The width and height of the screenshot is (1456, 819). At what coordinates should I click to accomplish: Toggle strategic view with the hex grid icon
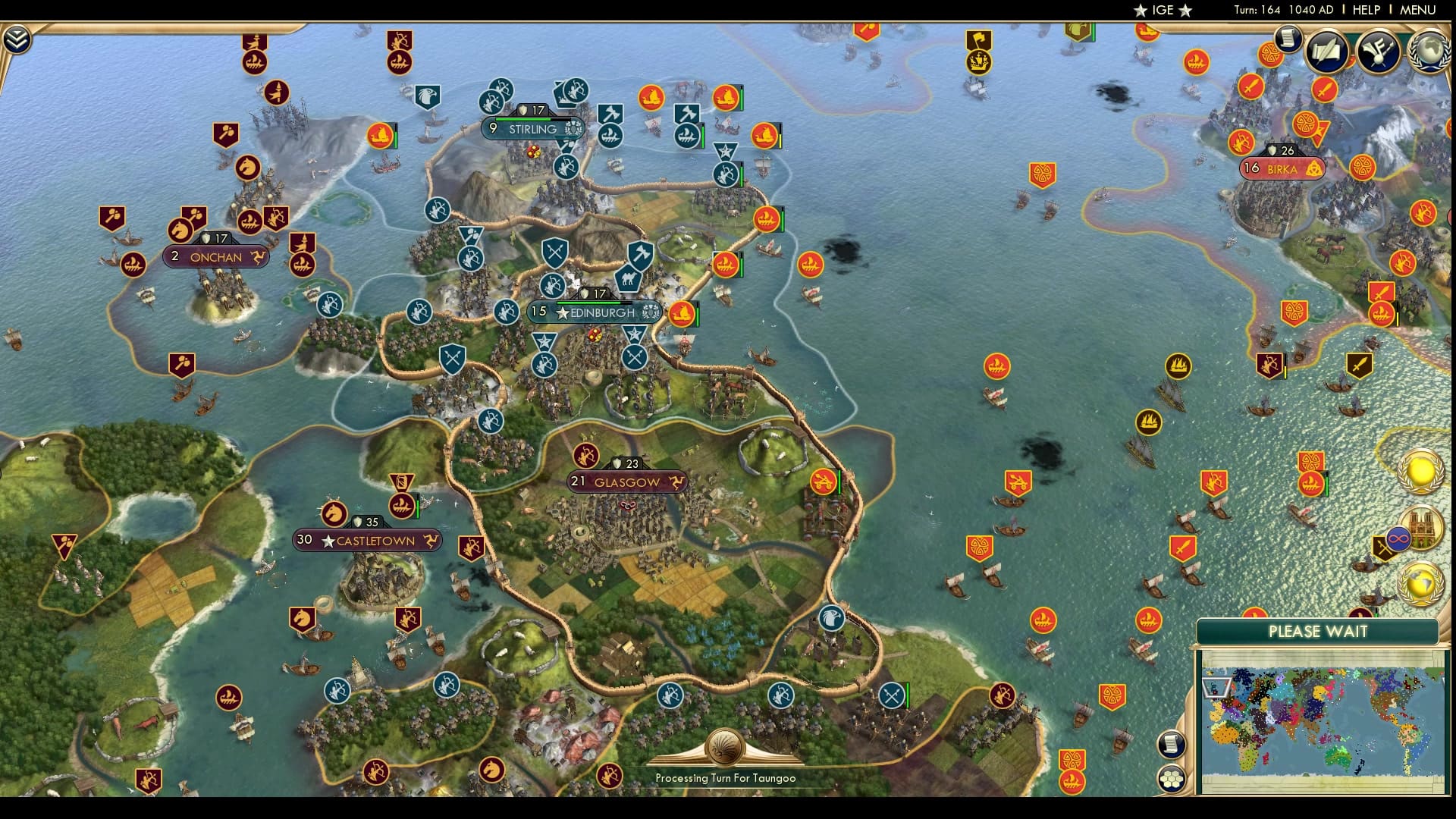point(1172,779)
